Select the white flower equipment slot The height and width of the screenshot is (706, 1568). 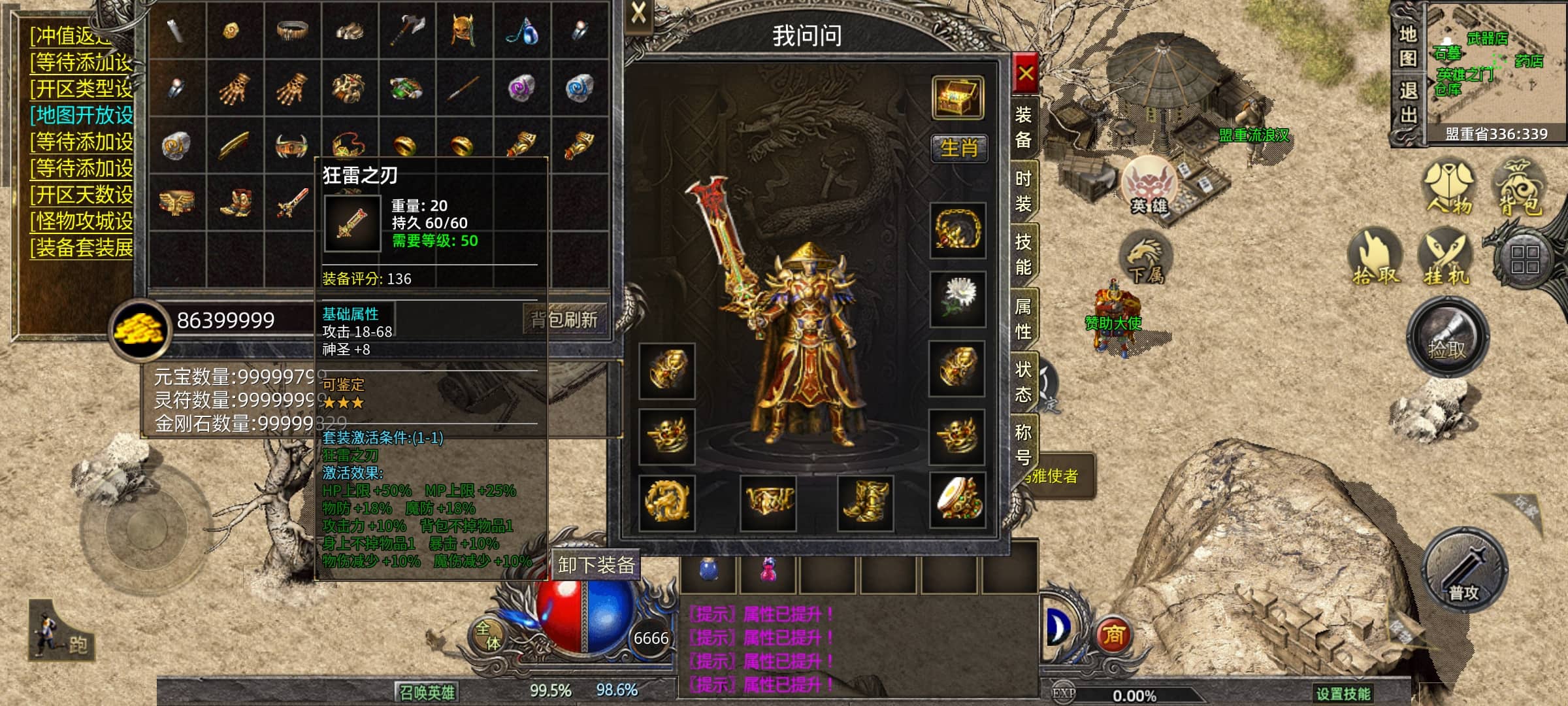tap(958, 299)
